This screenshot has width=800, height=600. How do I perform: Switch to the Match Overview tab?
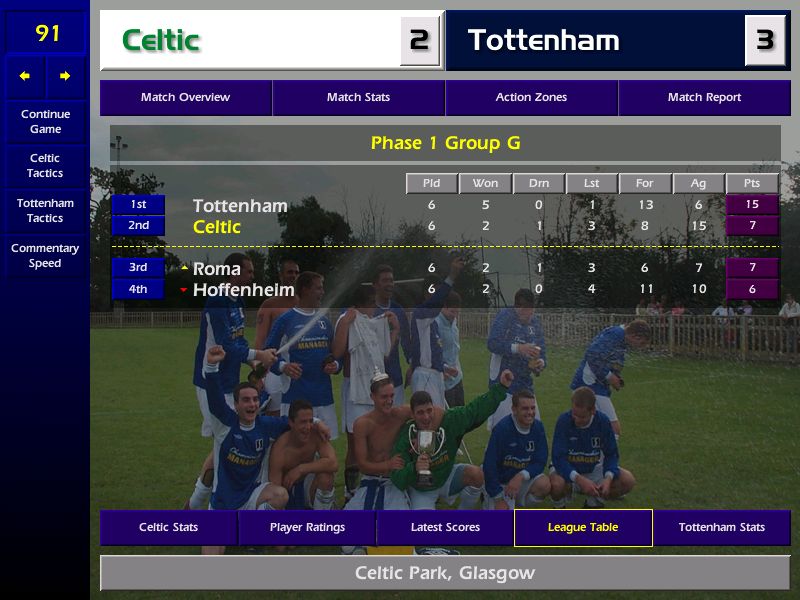click(x=185, y=98)
